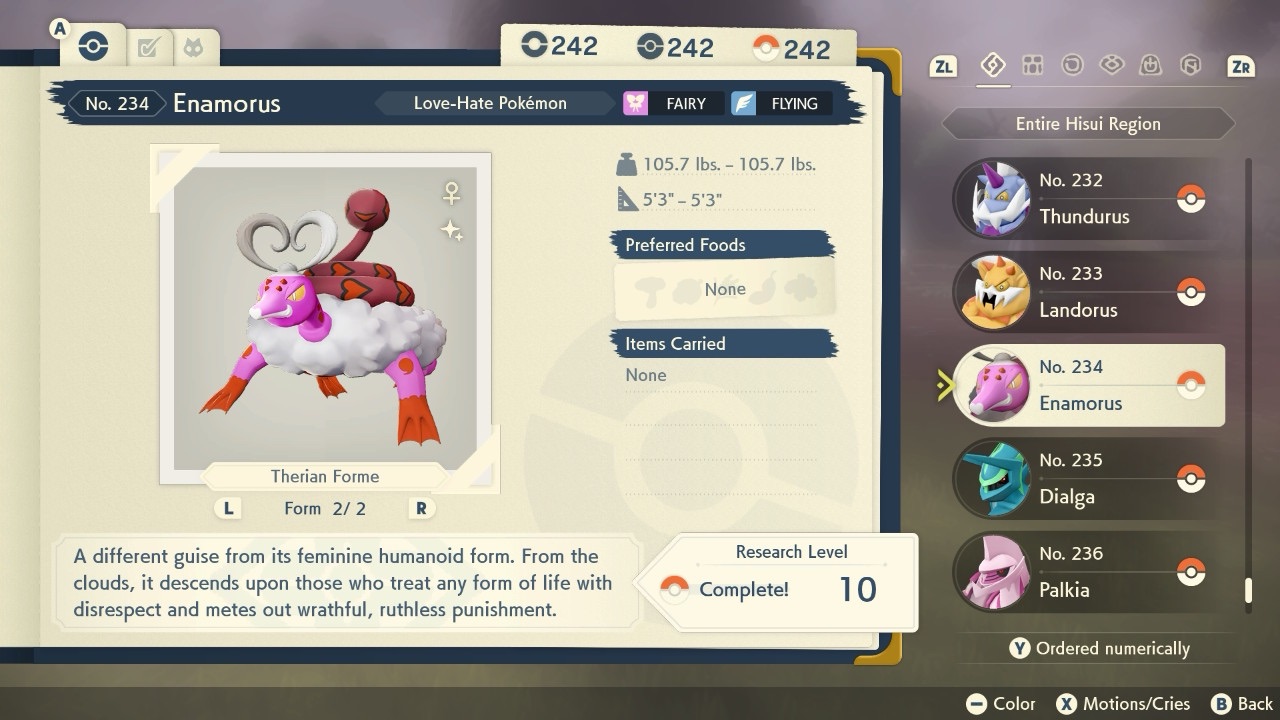The height and width of the screenshot is (720, 1280).
Task: Select the diamond-shaped Entire Hisui region filter
Action: click(992, 66)
